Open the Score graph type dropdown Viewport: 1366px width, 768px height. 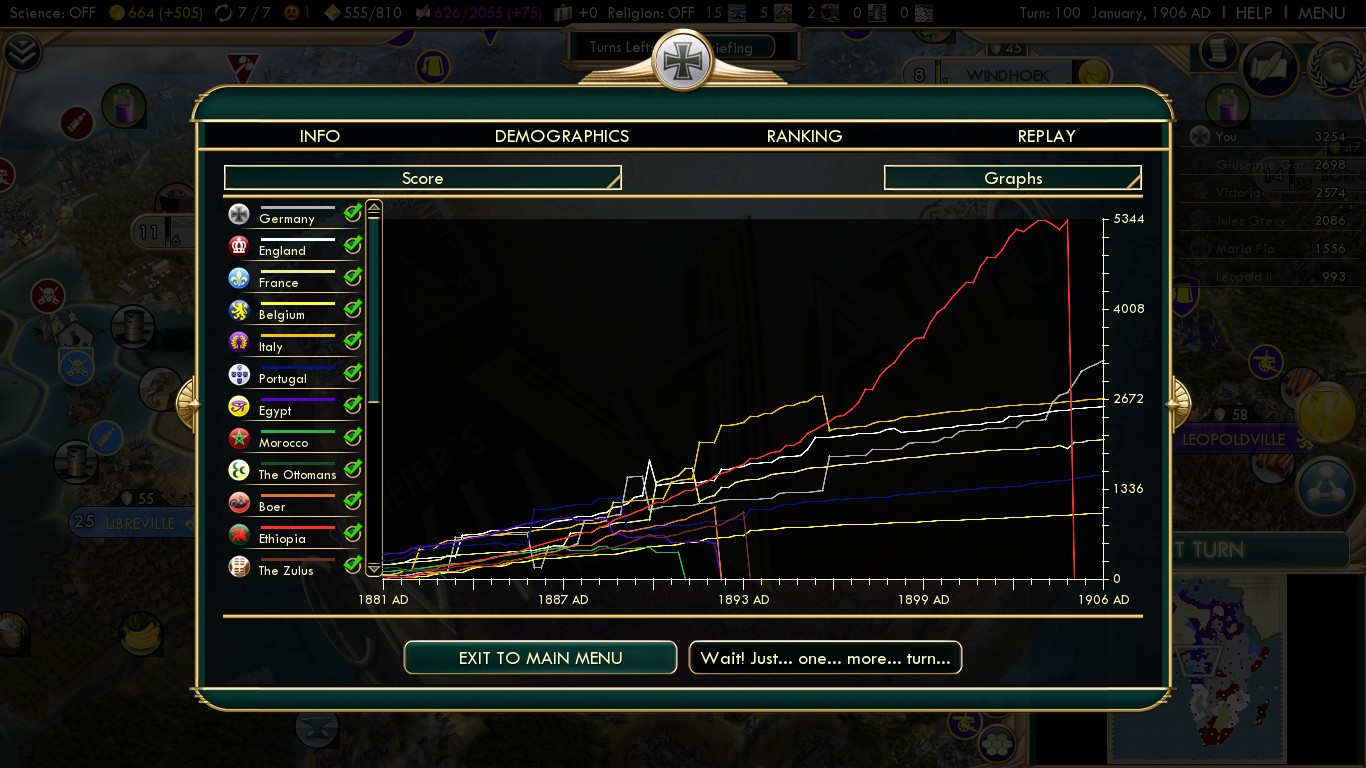[x=422, y=178]
